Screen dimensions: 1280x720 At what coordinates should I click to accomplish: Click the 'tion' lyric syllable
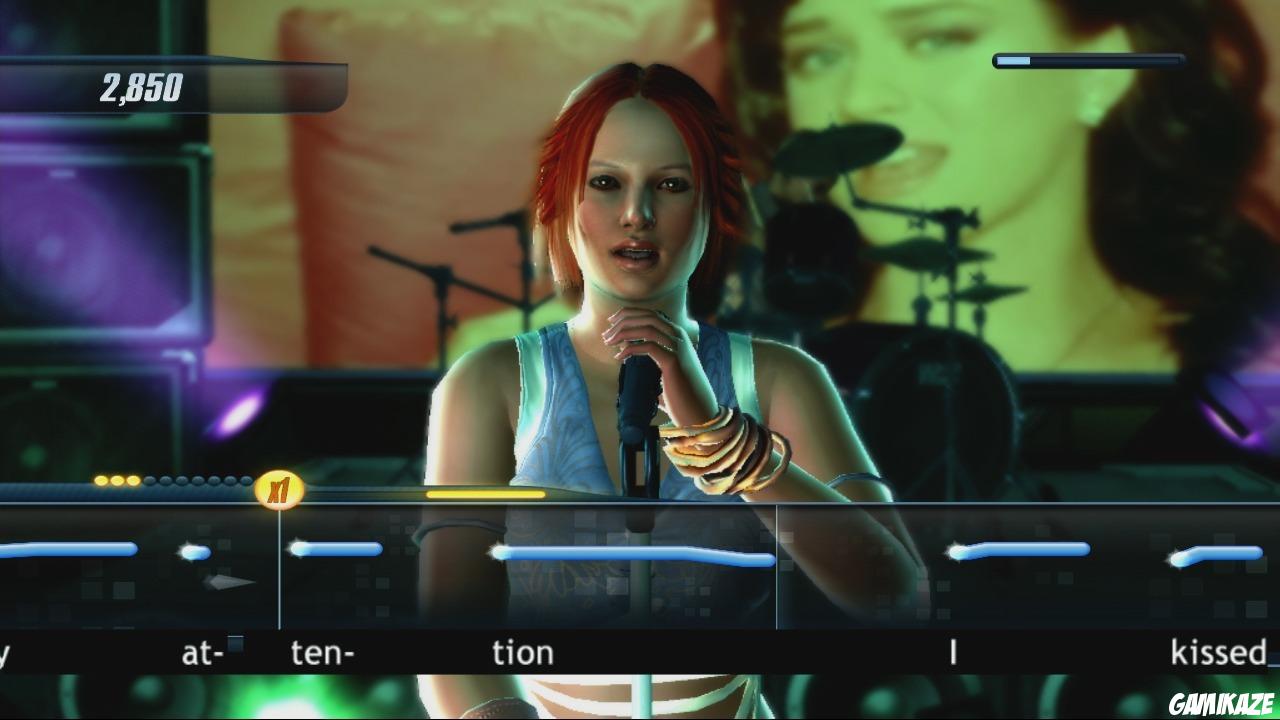[525, 652]
